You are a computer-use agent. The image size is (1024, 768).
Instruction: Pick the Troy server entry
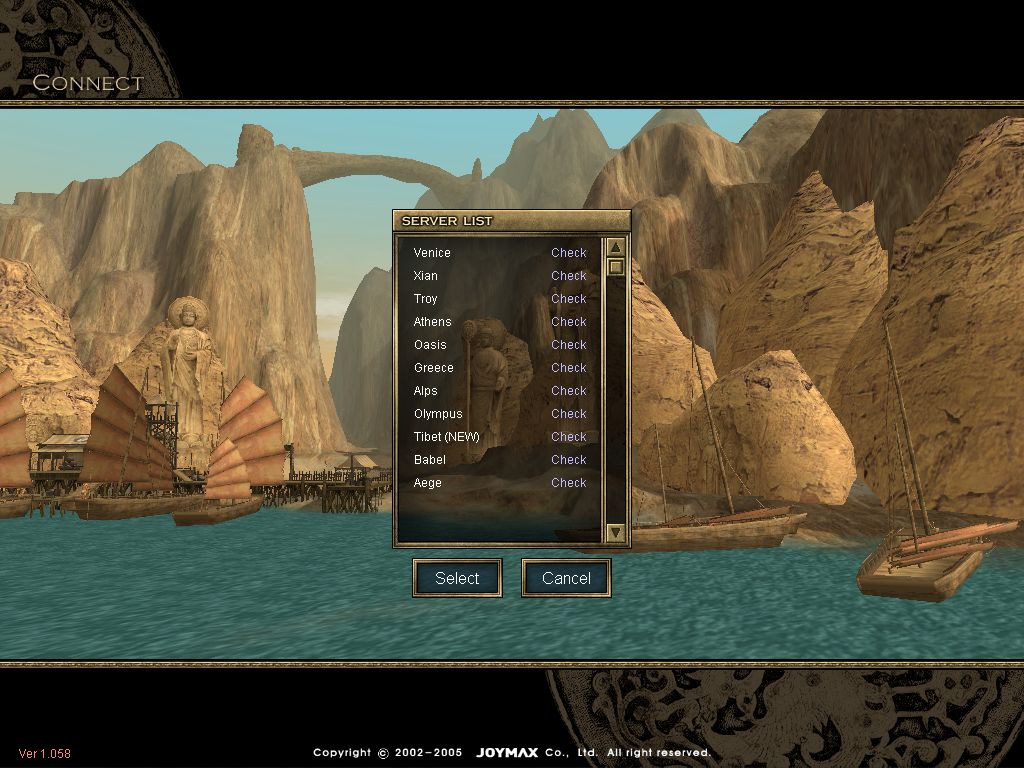tap(426, 299)
